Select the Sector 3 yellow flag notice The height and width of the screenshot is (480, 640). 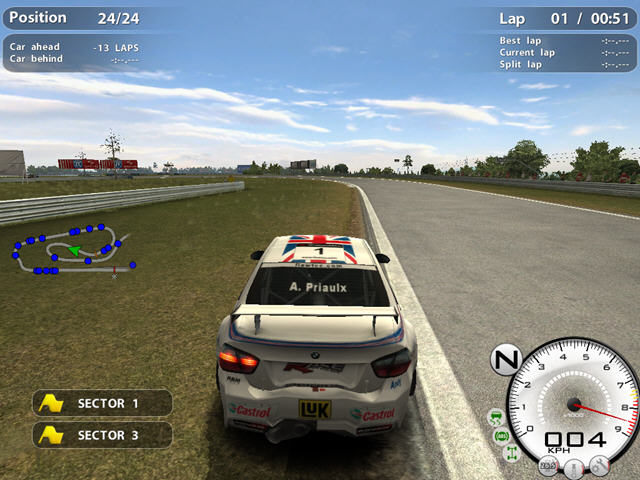click(101, 435)
